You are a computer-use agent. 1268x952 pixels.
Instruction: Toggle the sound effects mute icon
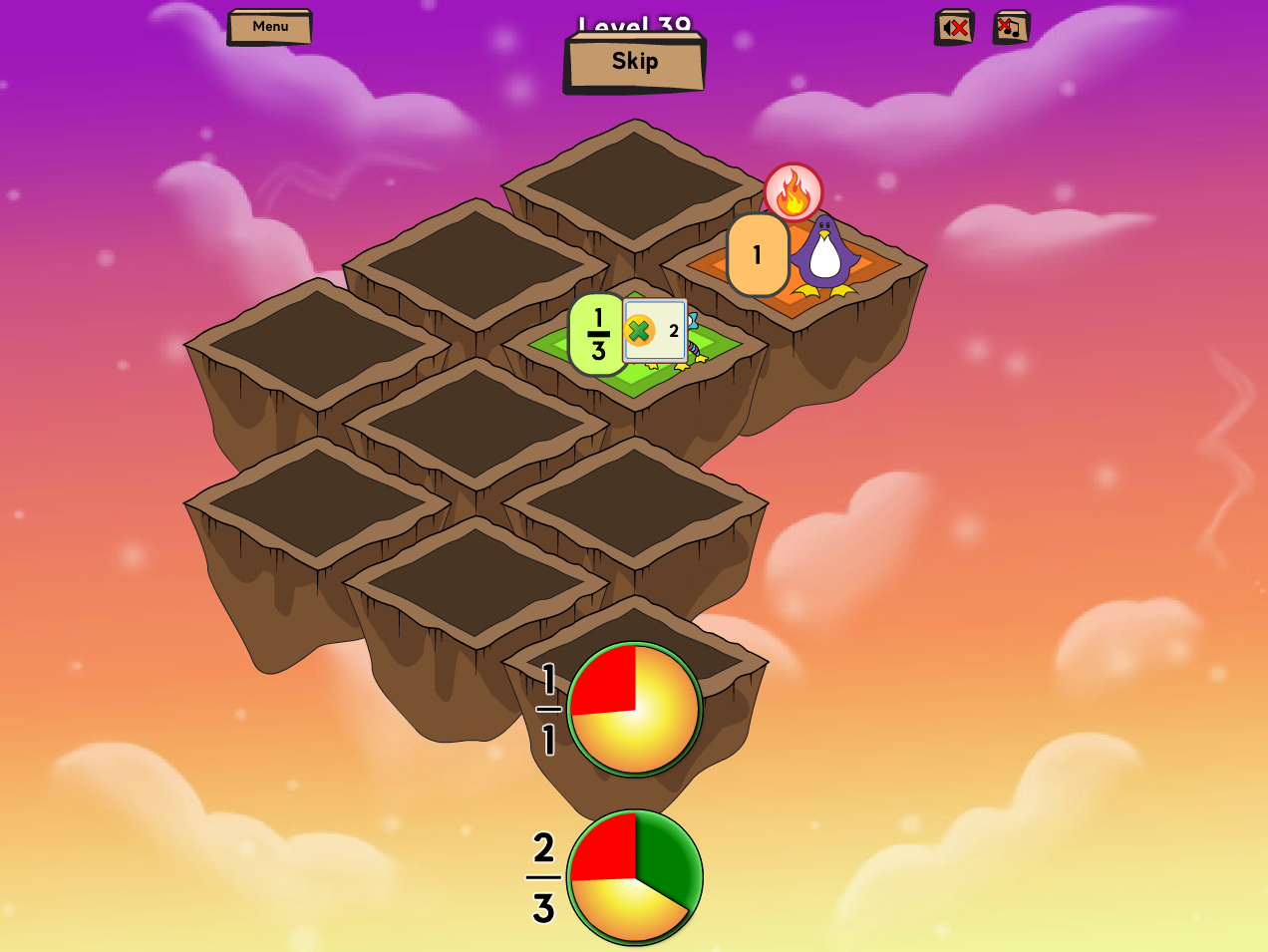coord(954,28)
